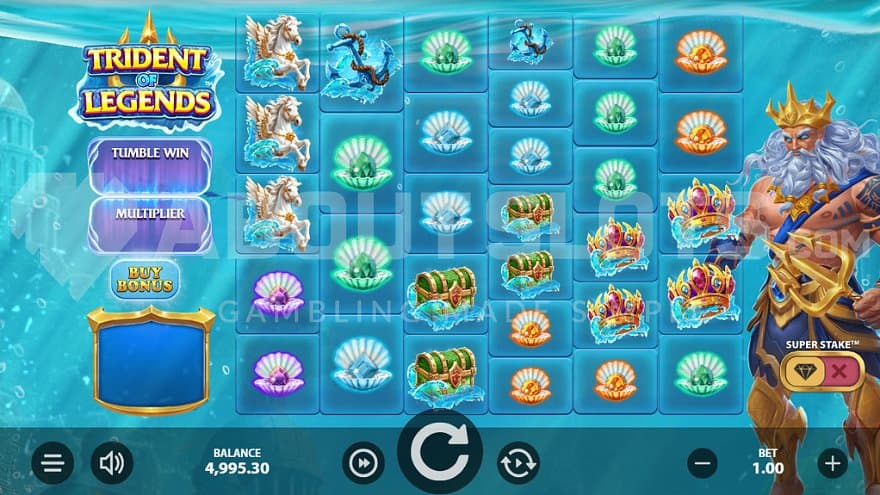880x495 pixels.
Task: Toggle the sound speaker button
Action: (112, 463)
